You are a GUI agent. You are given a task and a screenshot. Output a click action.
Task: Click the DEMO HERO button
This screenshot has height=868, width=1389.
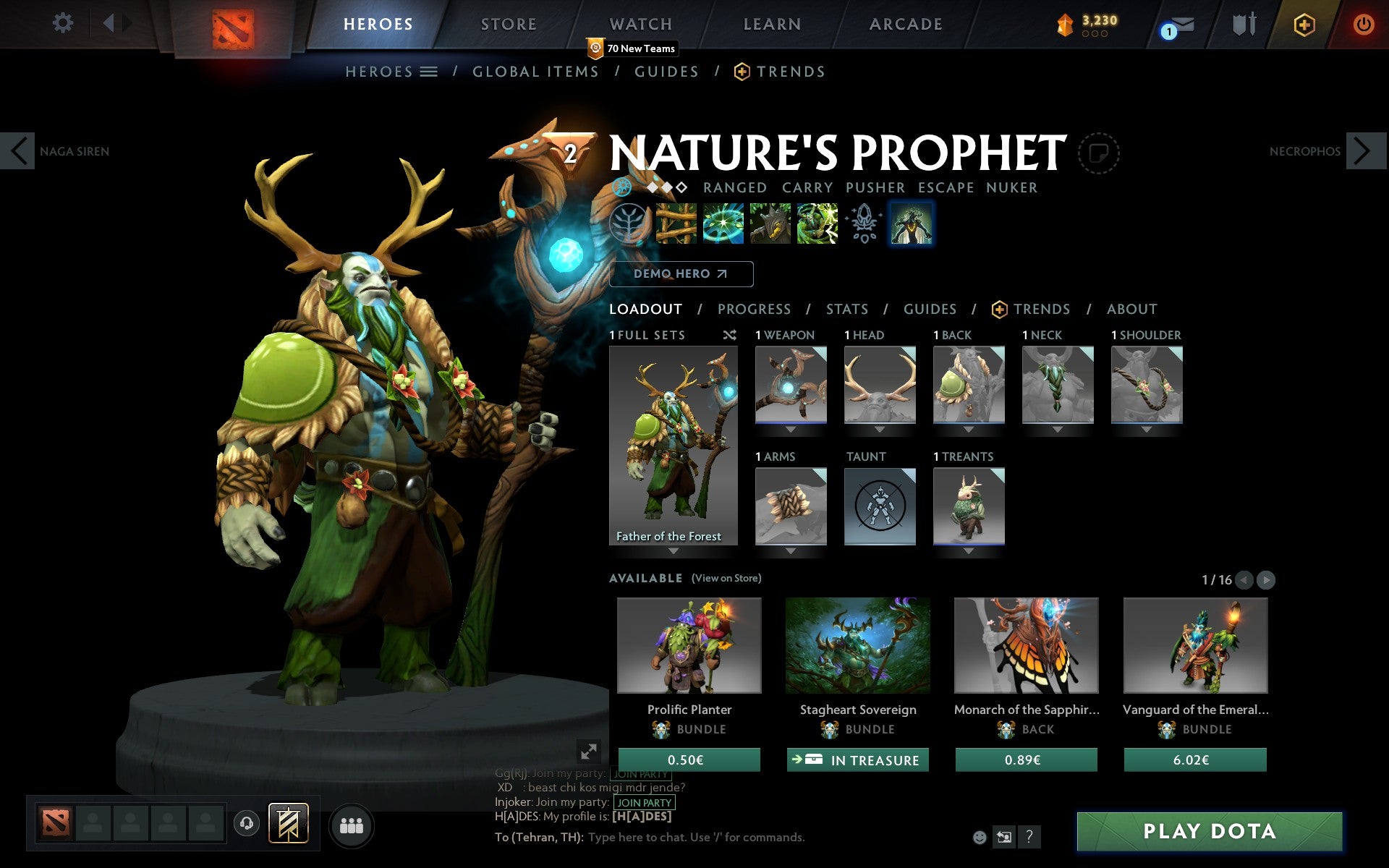tap(681, 273)
